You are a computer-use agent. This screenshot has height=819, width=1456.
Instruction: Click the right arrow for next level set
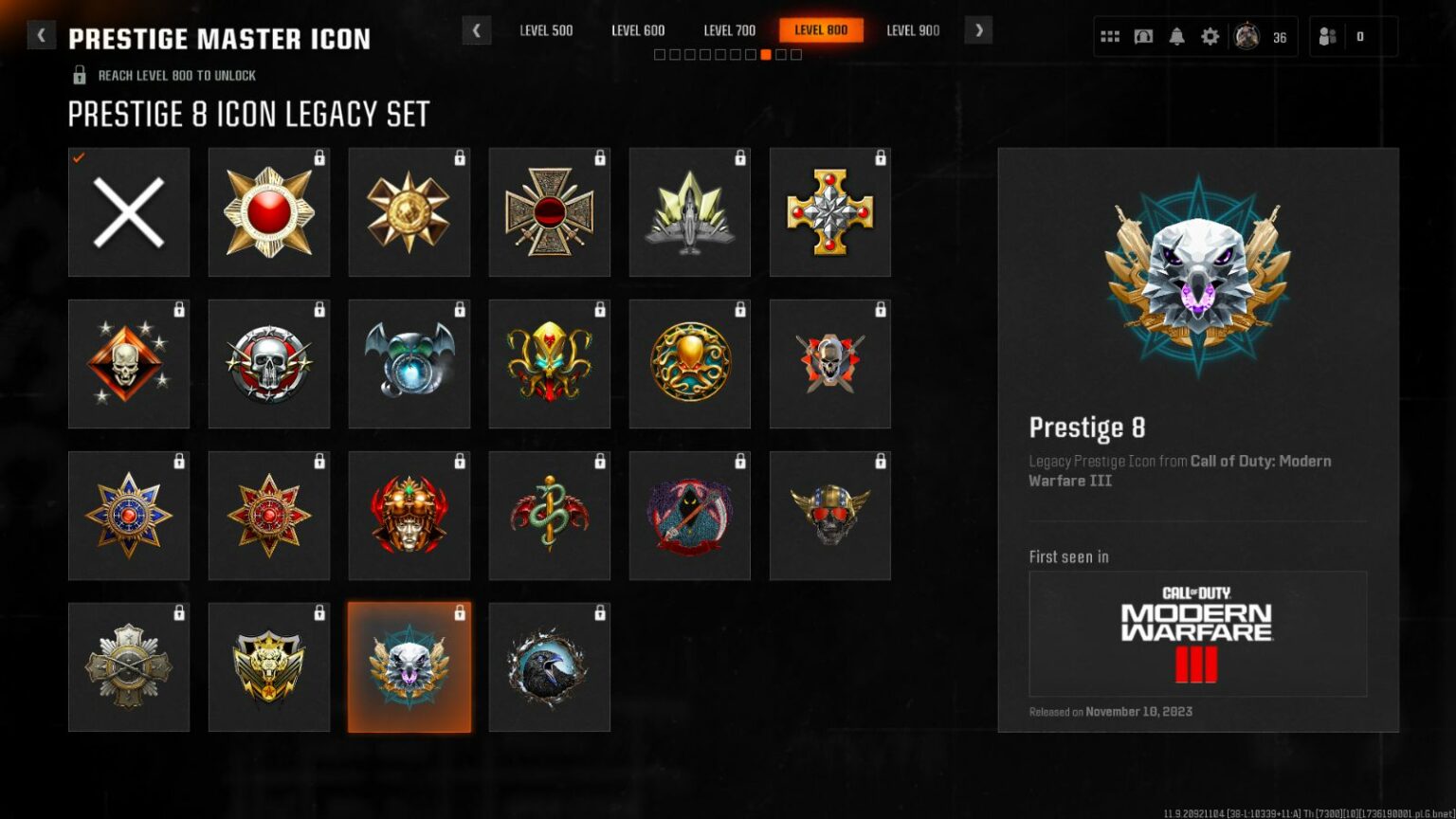coord(978,30)
